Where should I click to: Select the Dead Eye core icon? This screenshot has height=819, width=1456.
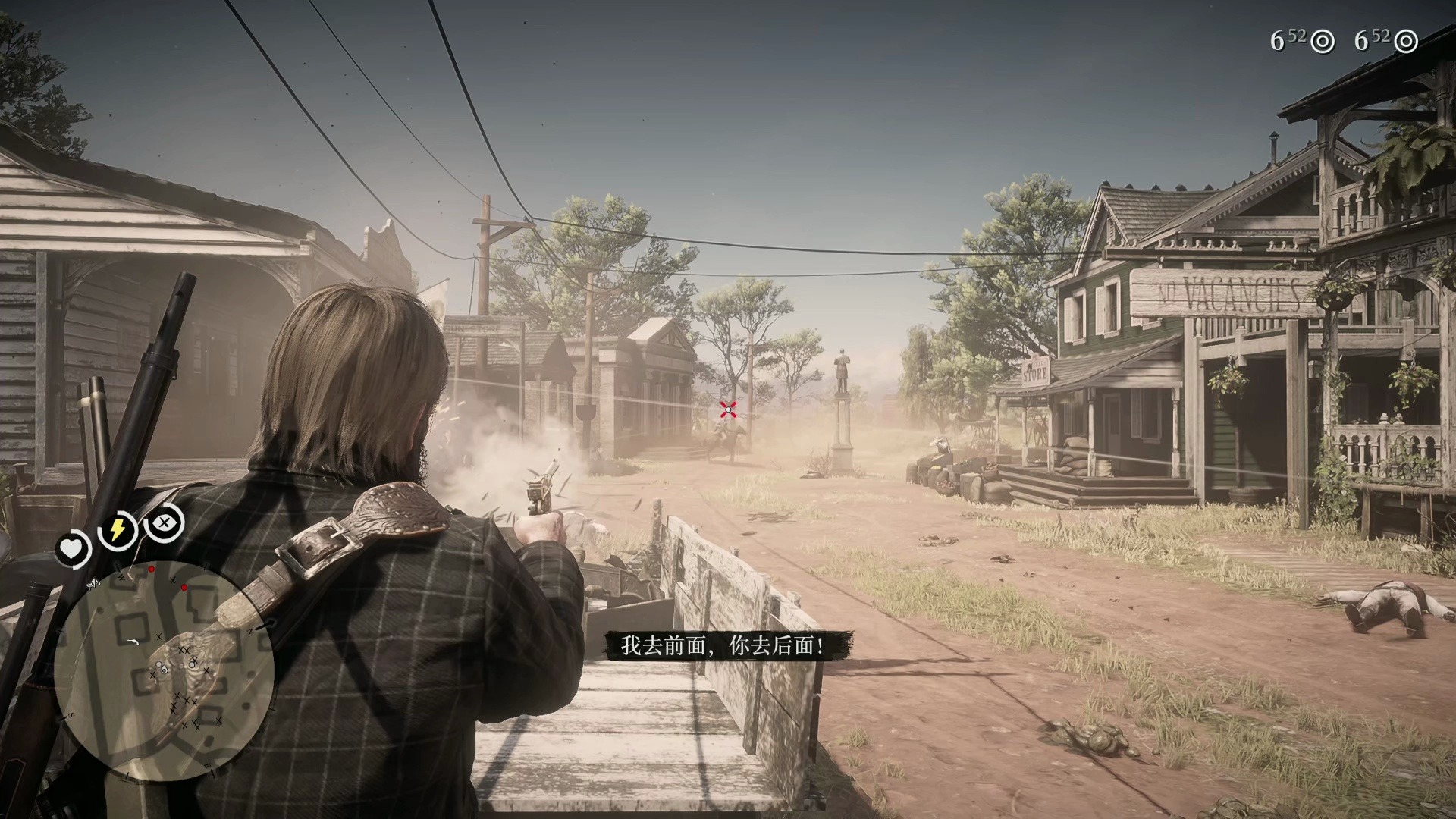(x=164, y=522)
